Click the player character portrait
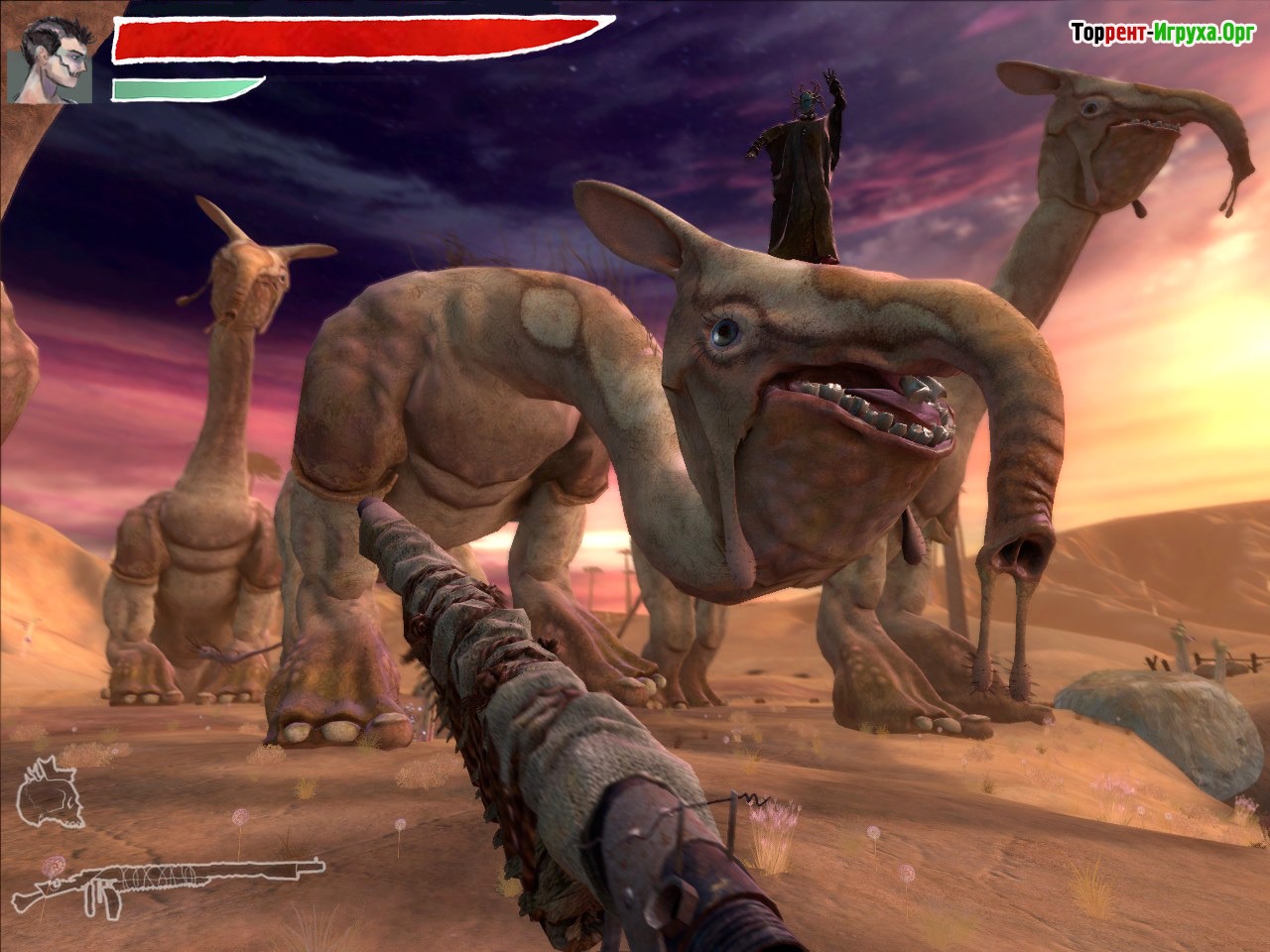This screenshot has height=952, width=1270. [x=51, y=61]
